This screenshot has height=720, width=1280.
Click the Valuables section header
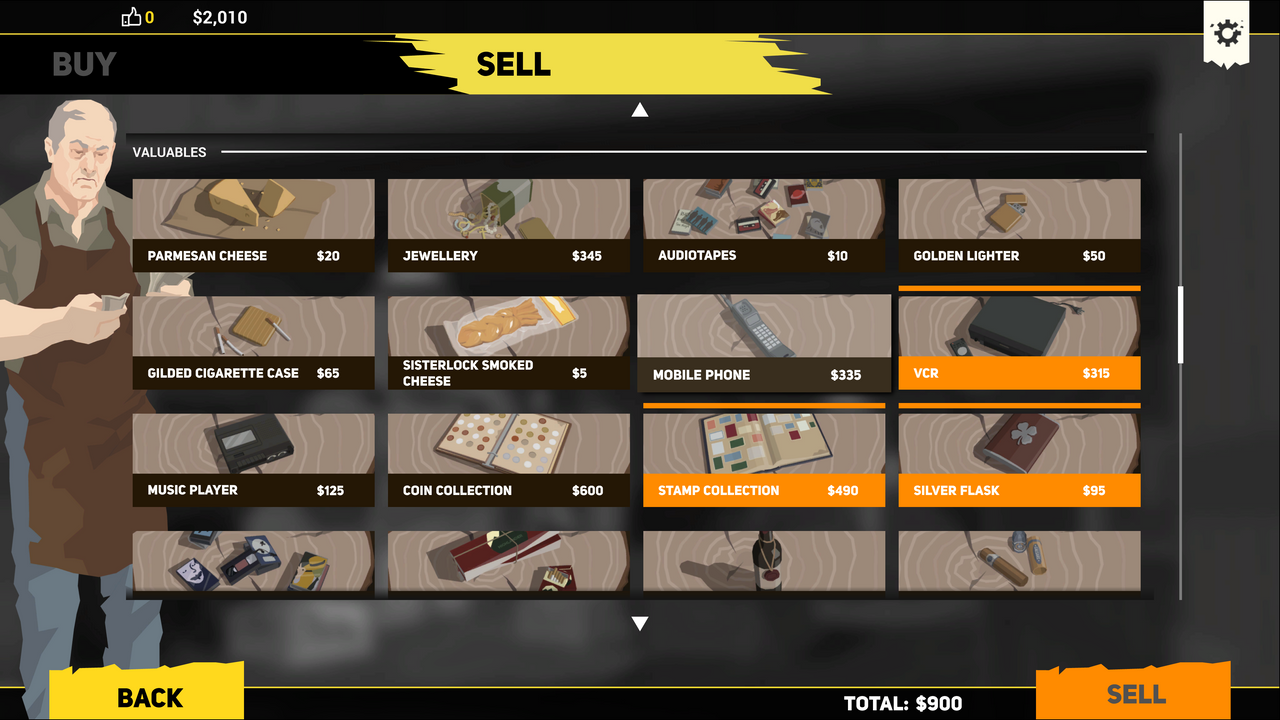click(x=170, y=152)
